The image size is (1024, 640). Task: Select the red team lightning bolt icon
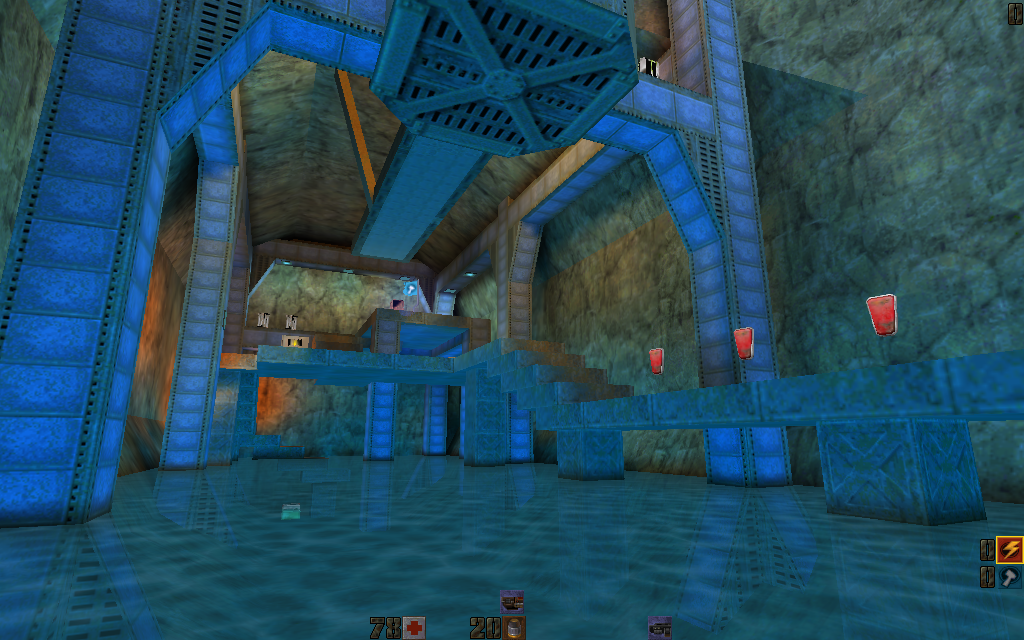[x=1010, y=550]
